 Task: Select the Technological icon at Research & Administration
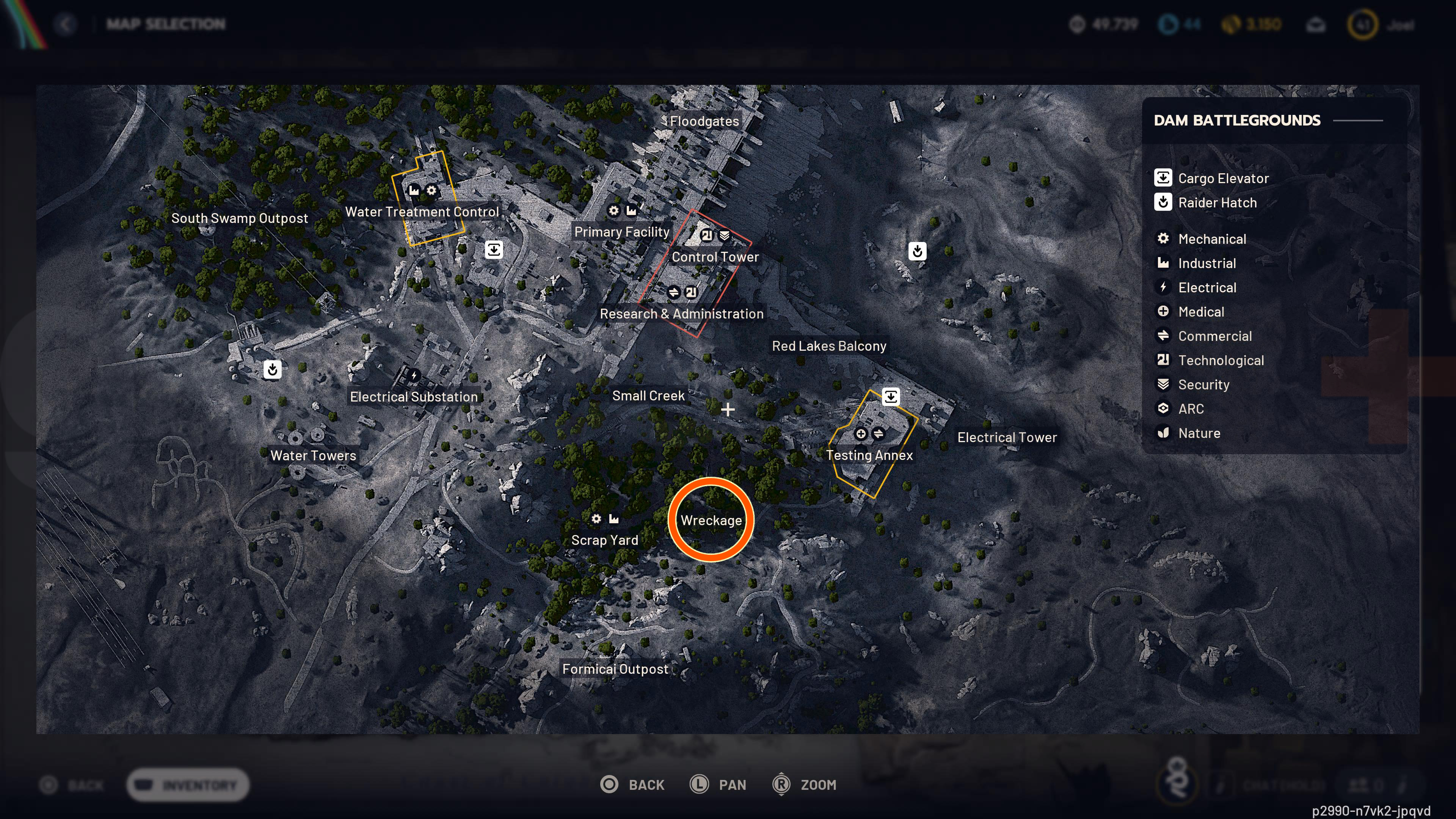click(691, 293)
